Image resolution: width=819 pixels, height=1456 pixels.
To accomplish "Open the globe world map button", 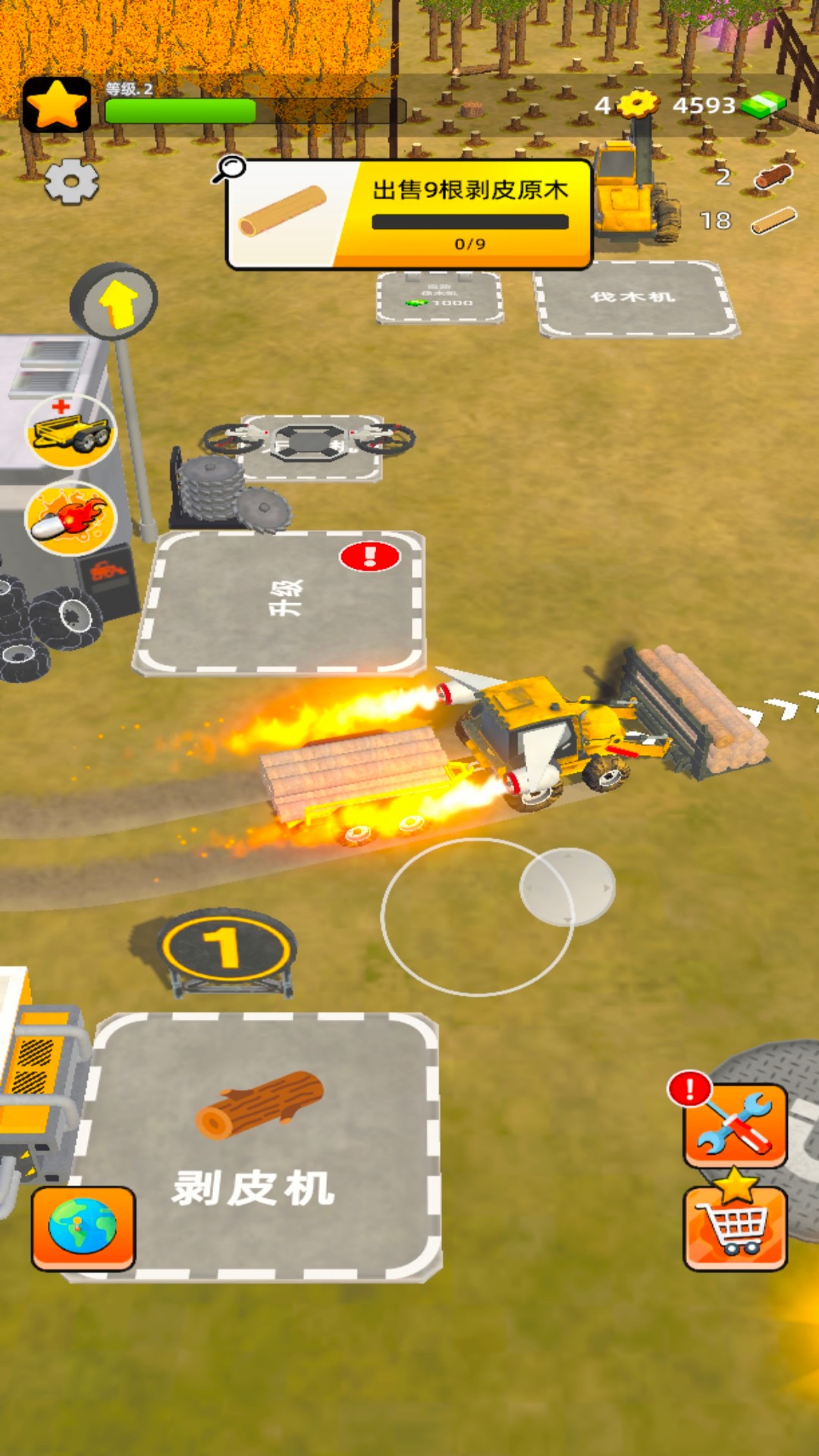I will click(x=83, y=1228).
